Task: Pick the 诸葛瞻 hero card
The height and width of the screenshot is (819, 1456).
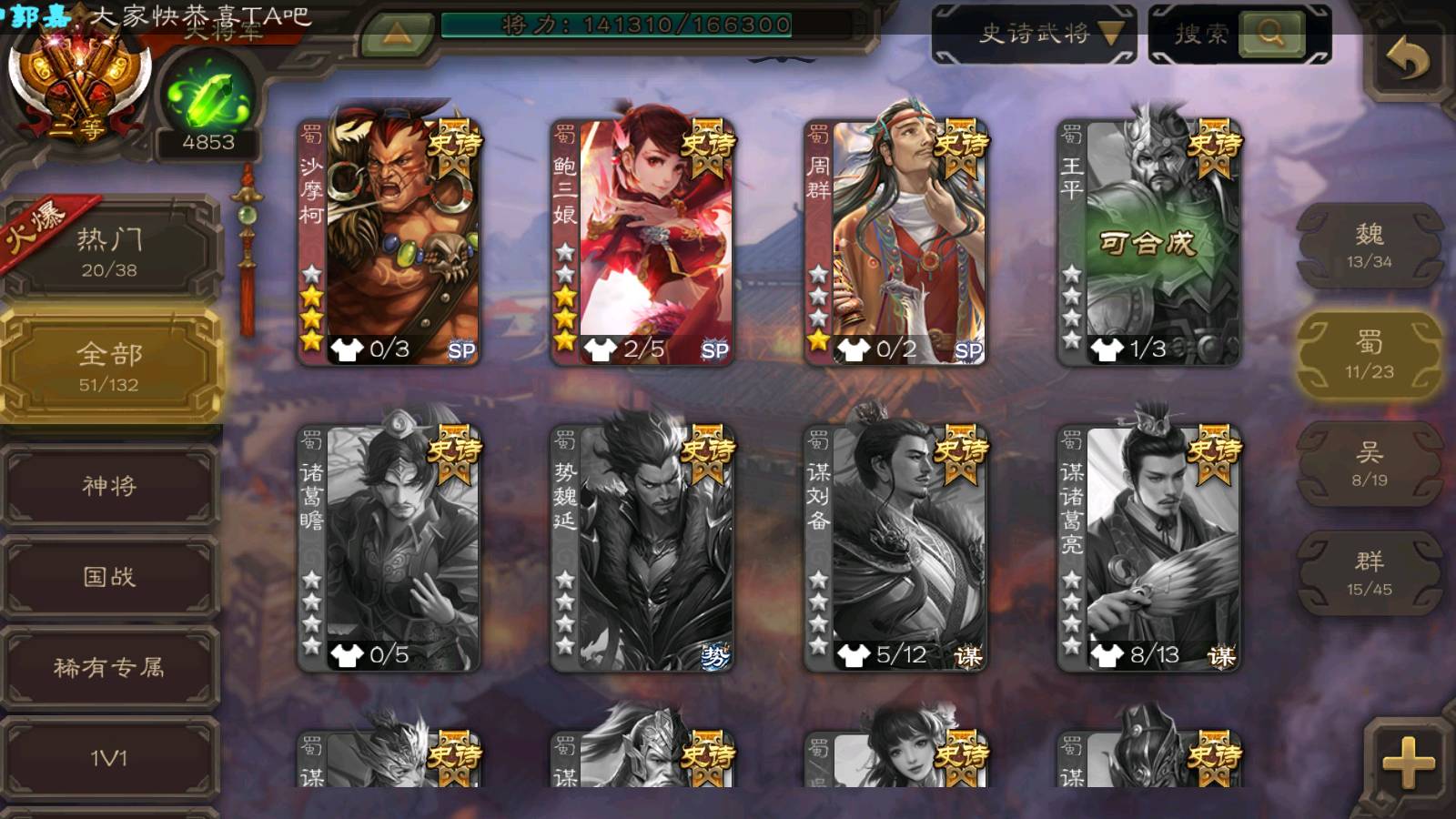Action: click(x=389, y=548)
